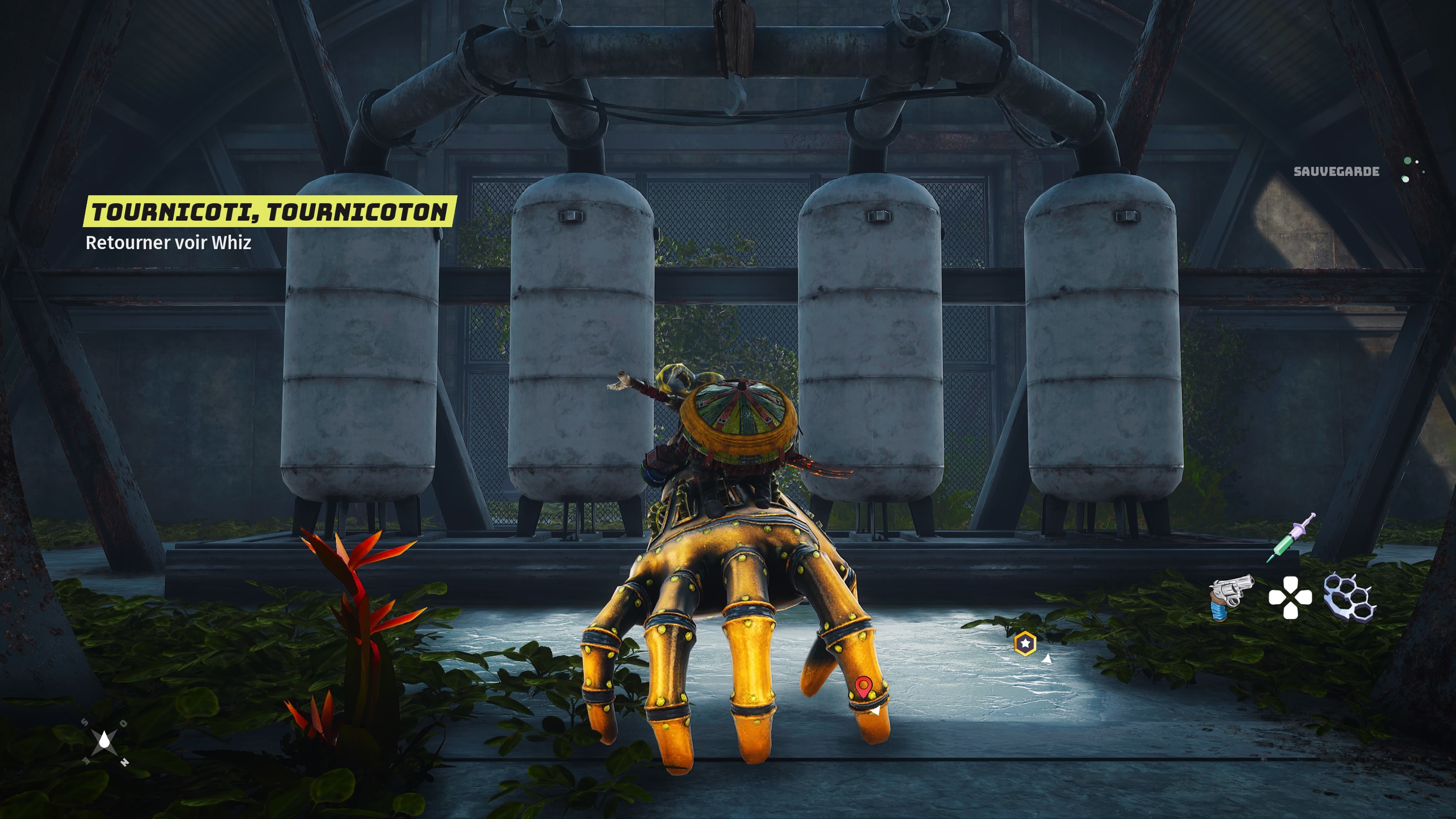Viewport: 1456px width, 819px height.
Task: Toggle the valve wheel on the right pipe
Action: point(919,16)
